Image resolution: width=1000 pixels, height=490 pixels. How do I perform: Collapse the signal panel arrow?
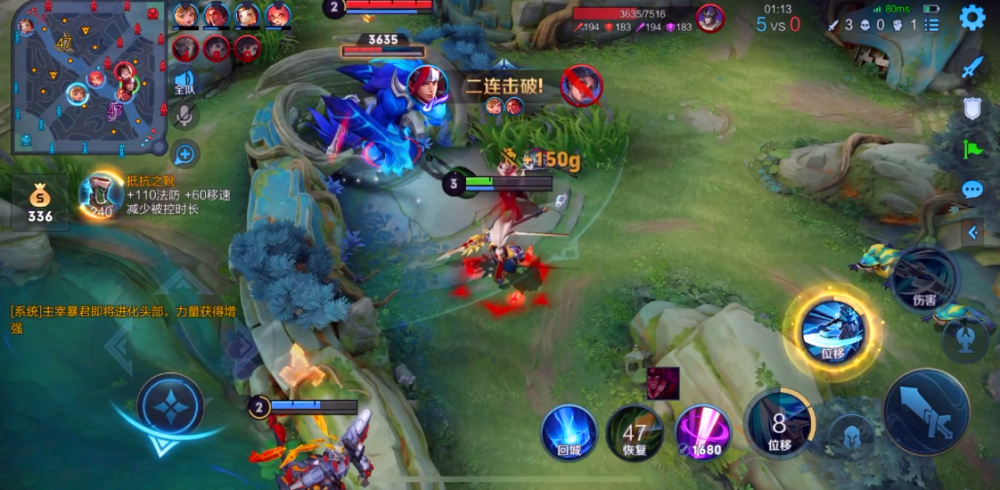point(973,232)
